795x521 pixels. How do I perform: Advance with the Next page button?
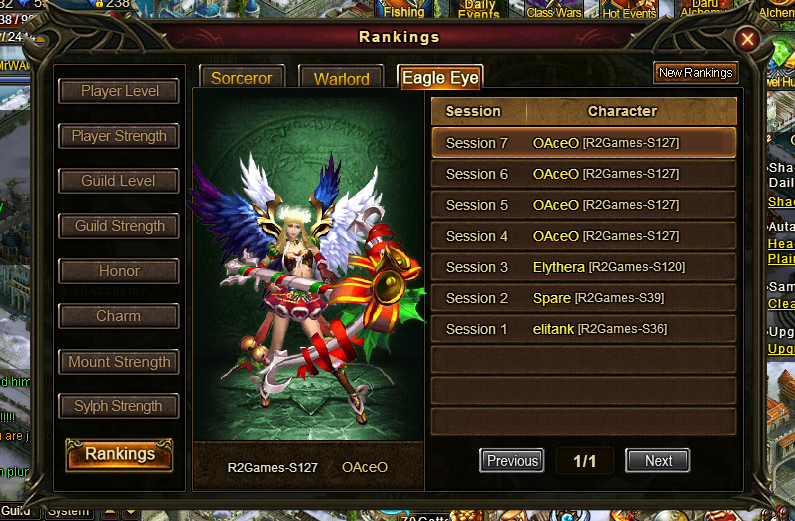[x=658, y=461]
